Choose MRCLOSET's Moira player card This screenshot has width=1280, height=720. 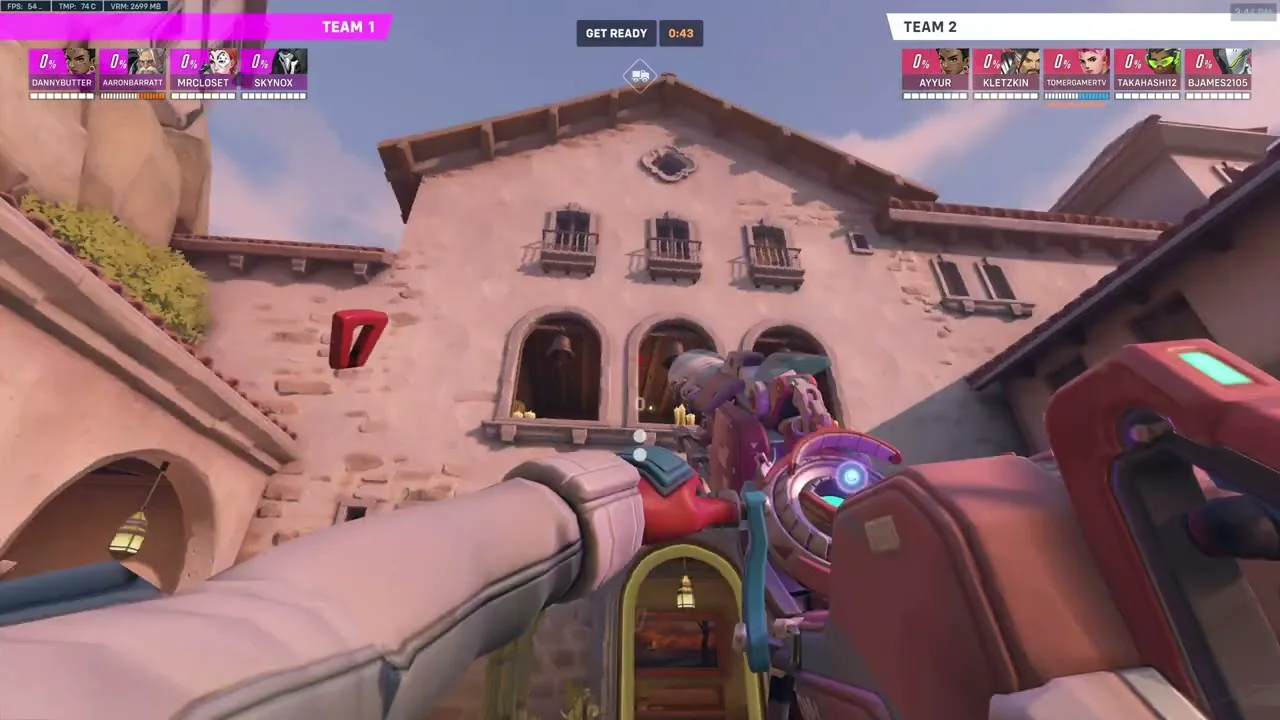(x=203, y=72)
